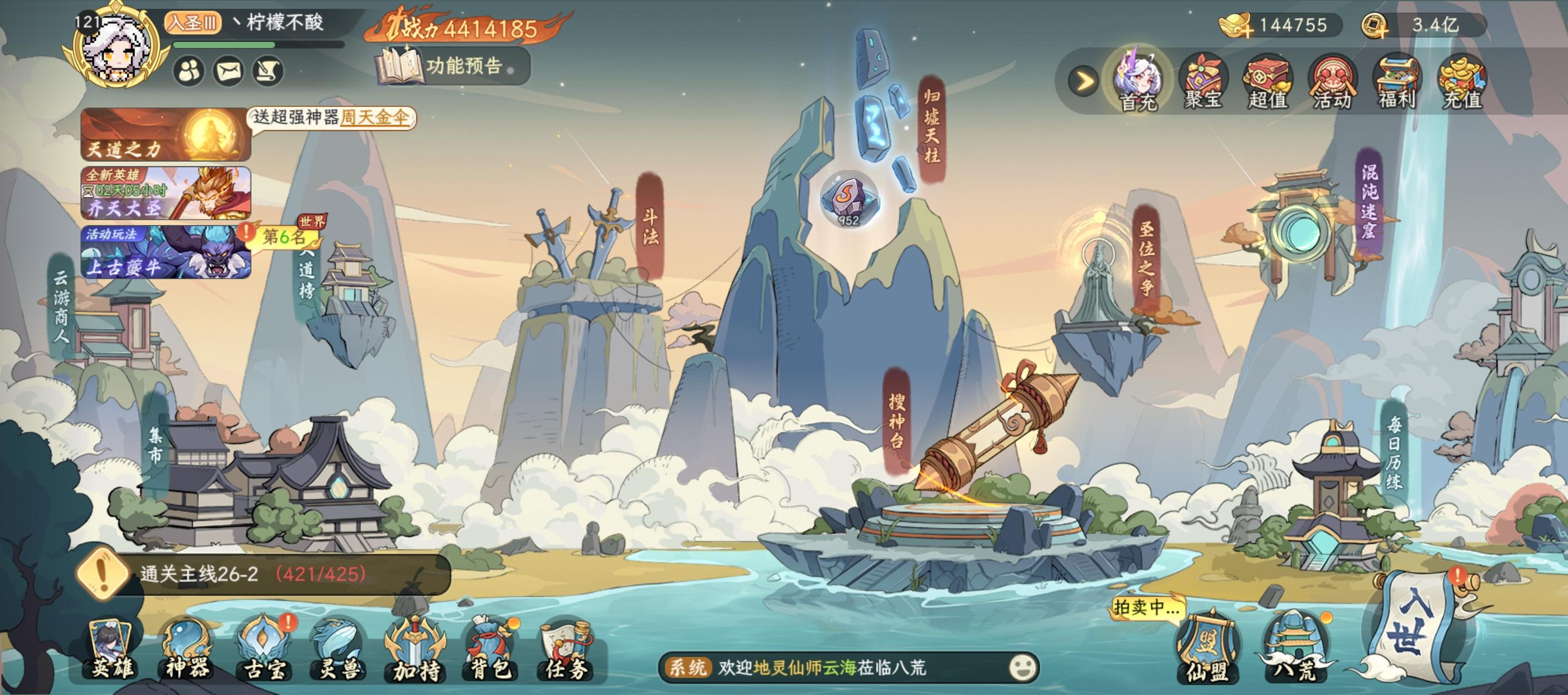The width and height of the screenshot is (1568, 695).
Task: Open the 功能预告 feature preview
Action: [x=454, y=66]
